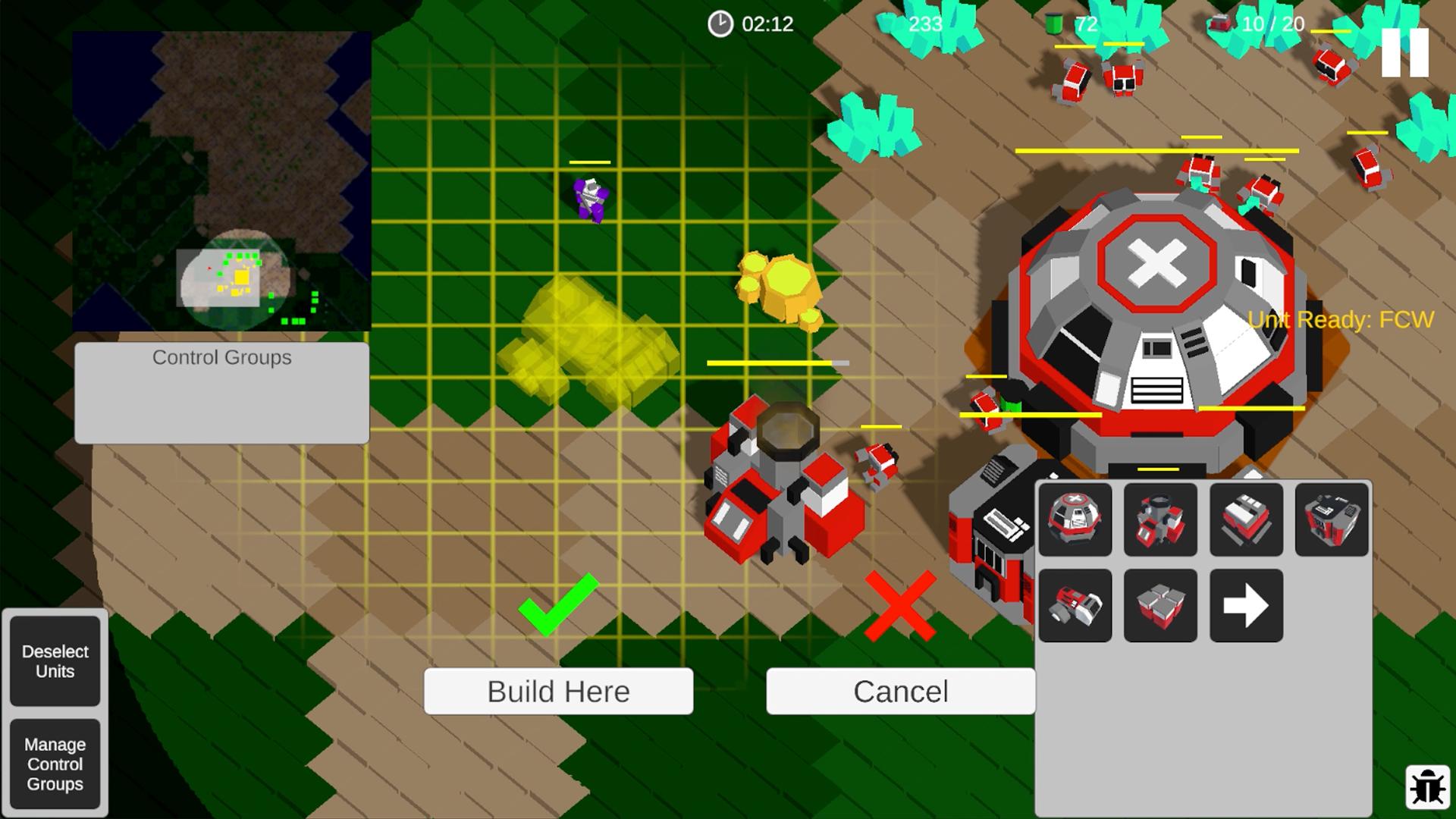Open the bug report icon

pos(1427,788)
